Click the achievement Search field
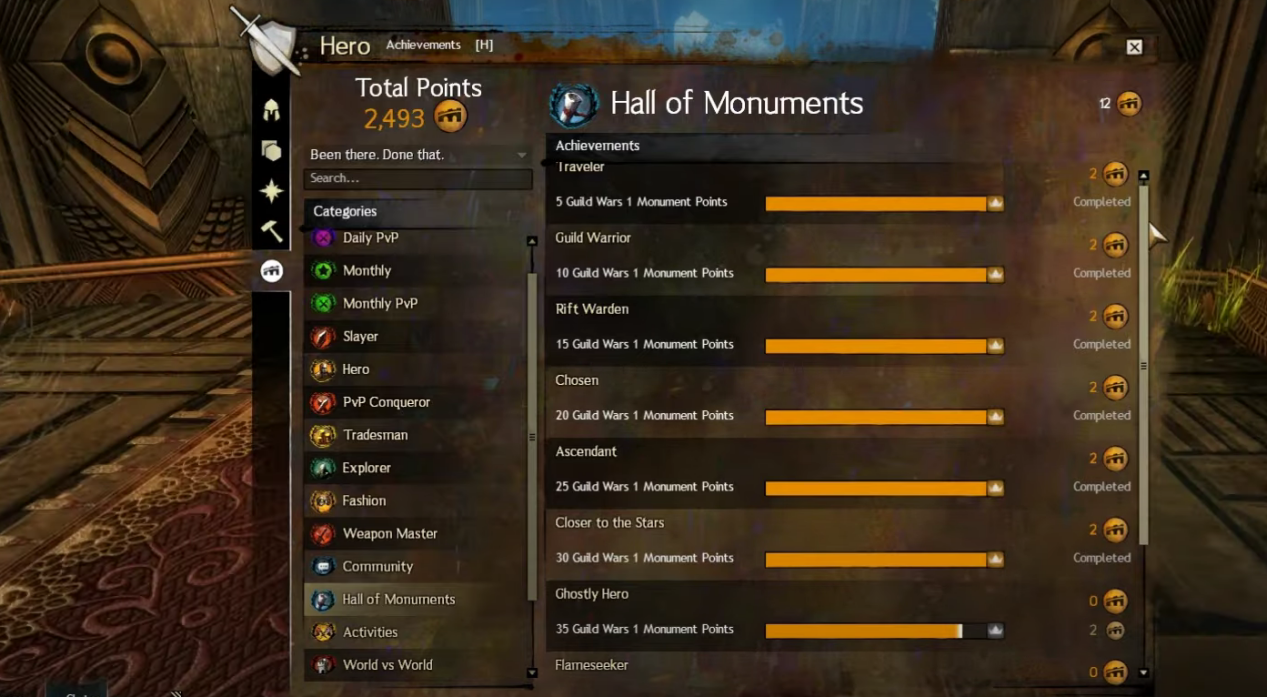Screen dimensions: 1267x697 [417, 178]
